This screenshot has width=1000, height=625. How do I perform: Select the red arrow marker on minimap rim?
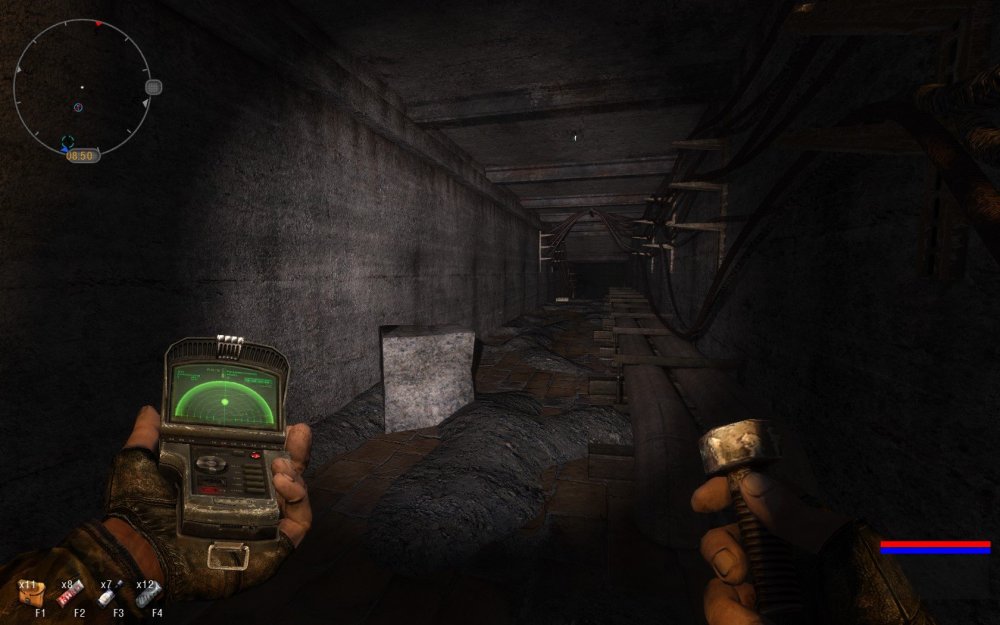pos(98,23)
